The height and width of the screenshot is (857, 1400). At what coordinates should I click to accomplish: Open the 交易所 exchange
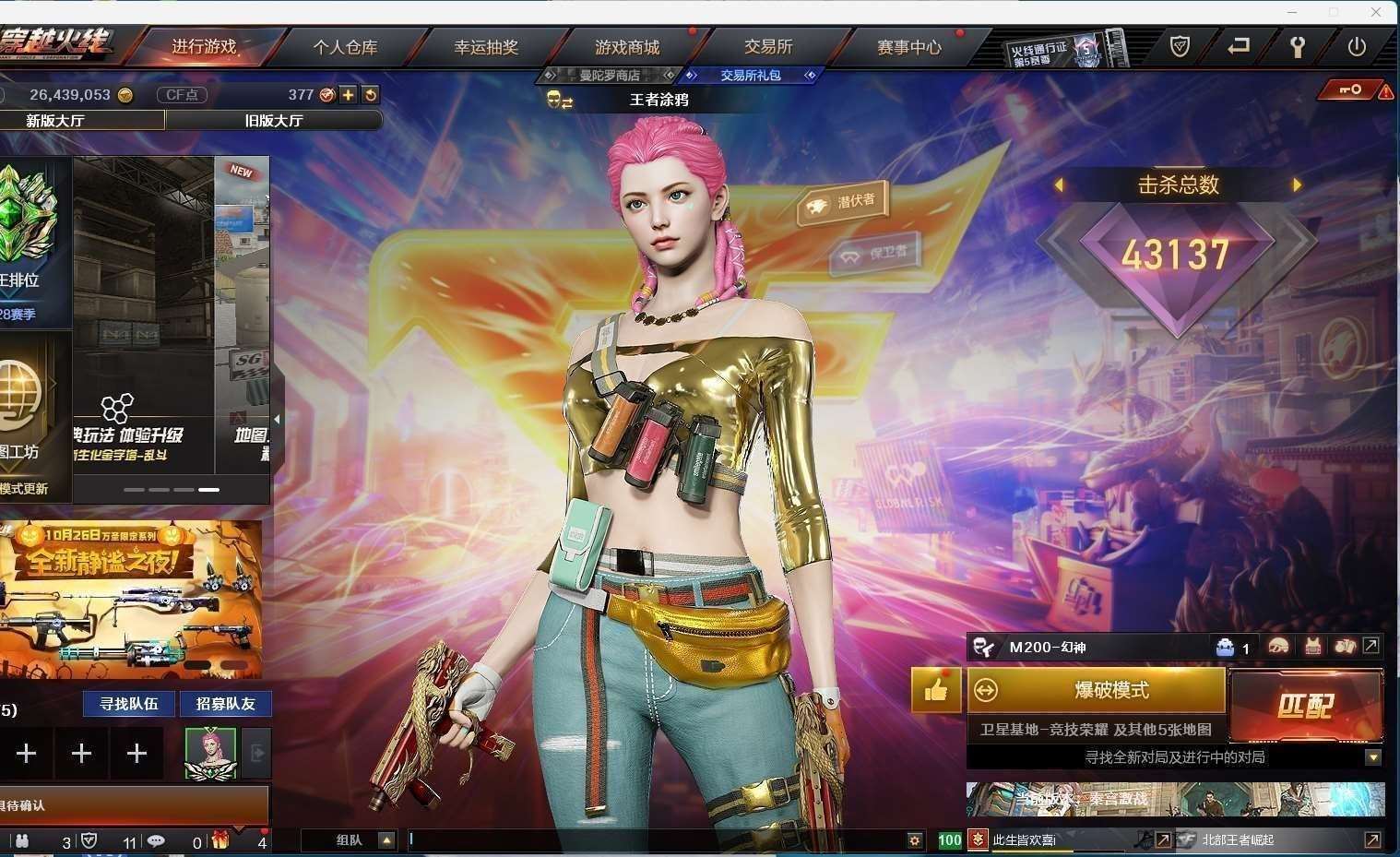(x=768, y=47)
